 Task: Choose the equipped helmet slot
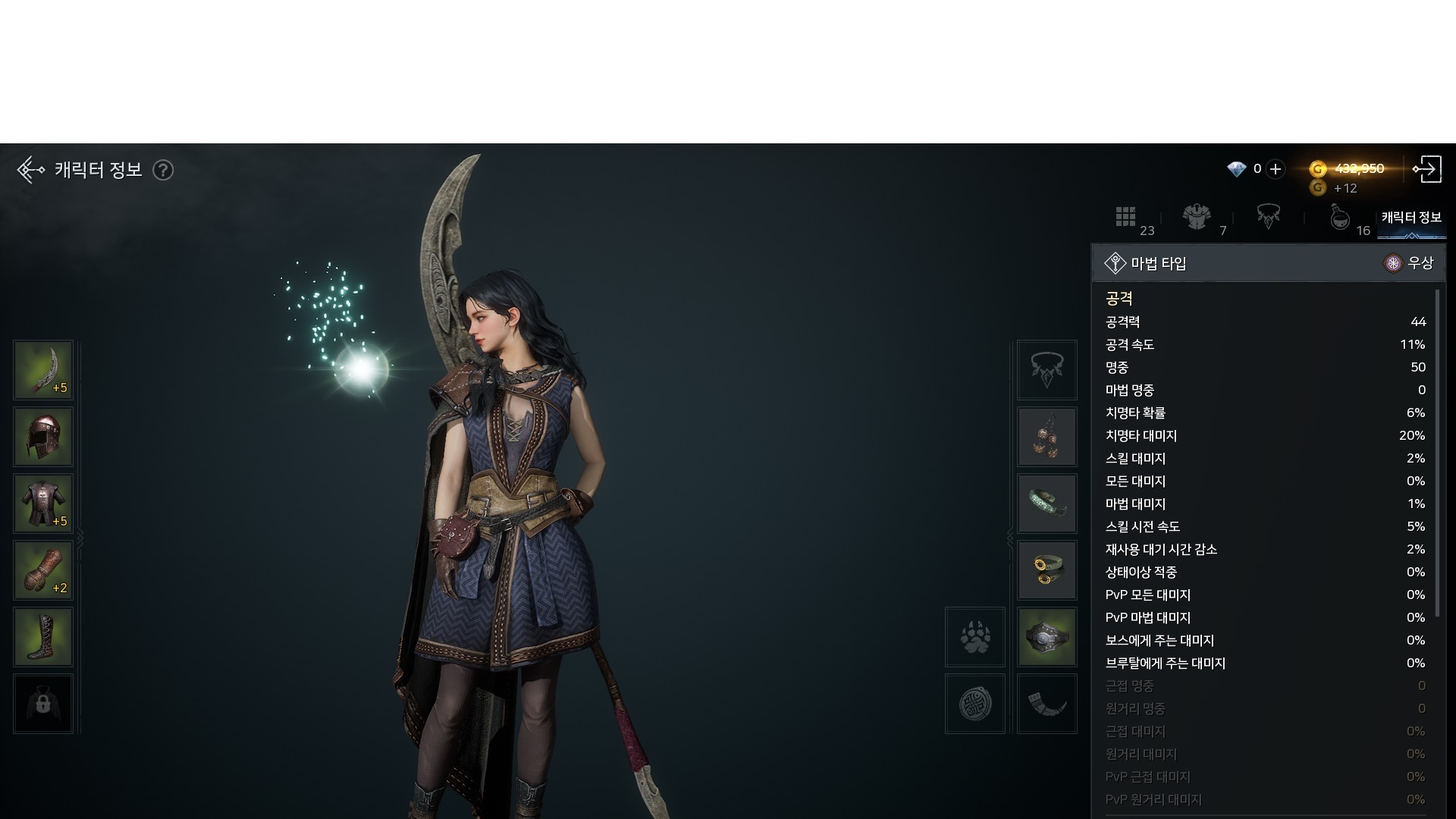click(x=43, y=438)
